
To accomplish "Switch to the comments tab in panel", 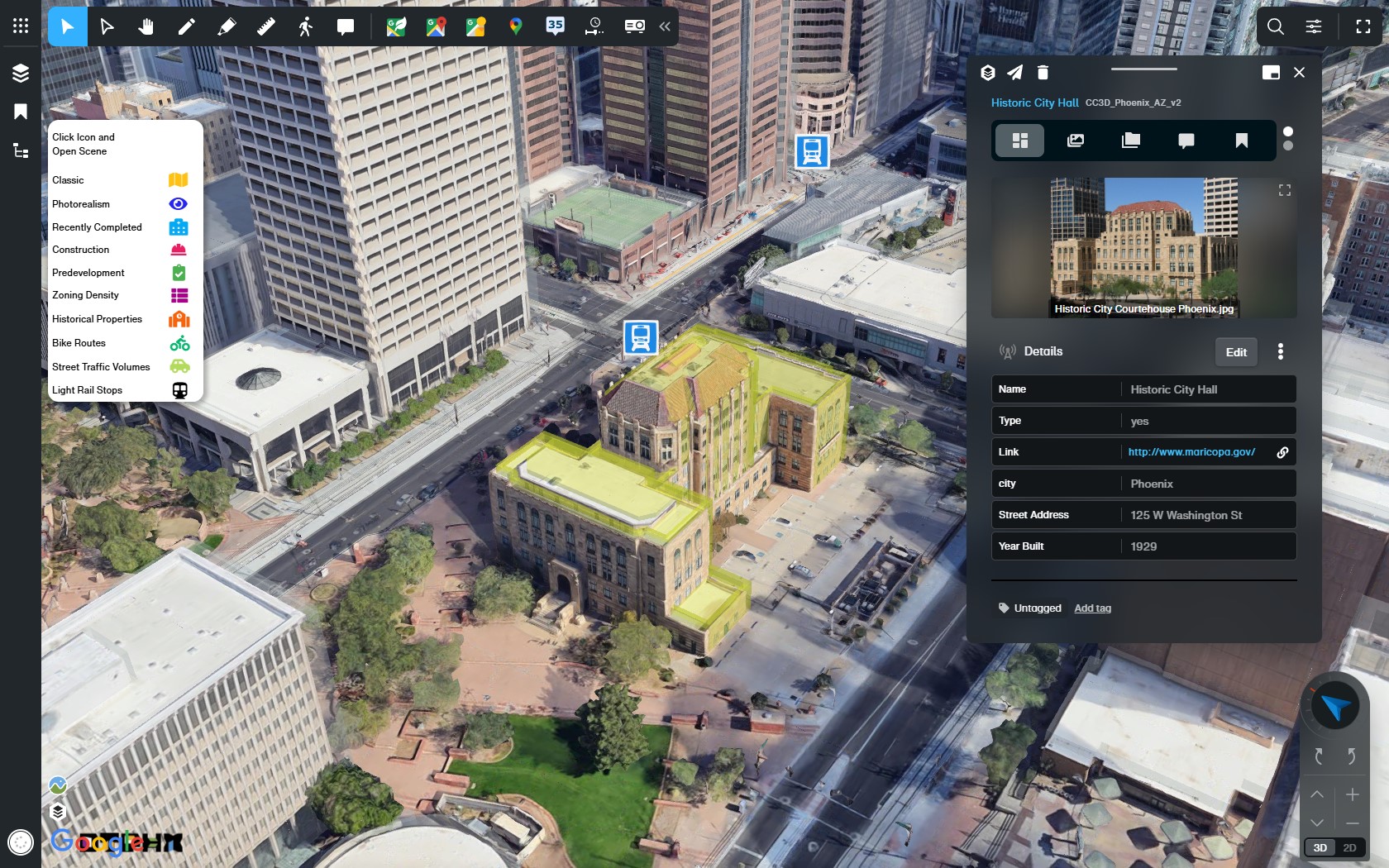I will (1186, 141).
